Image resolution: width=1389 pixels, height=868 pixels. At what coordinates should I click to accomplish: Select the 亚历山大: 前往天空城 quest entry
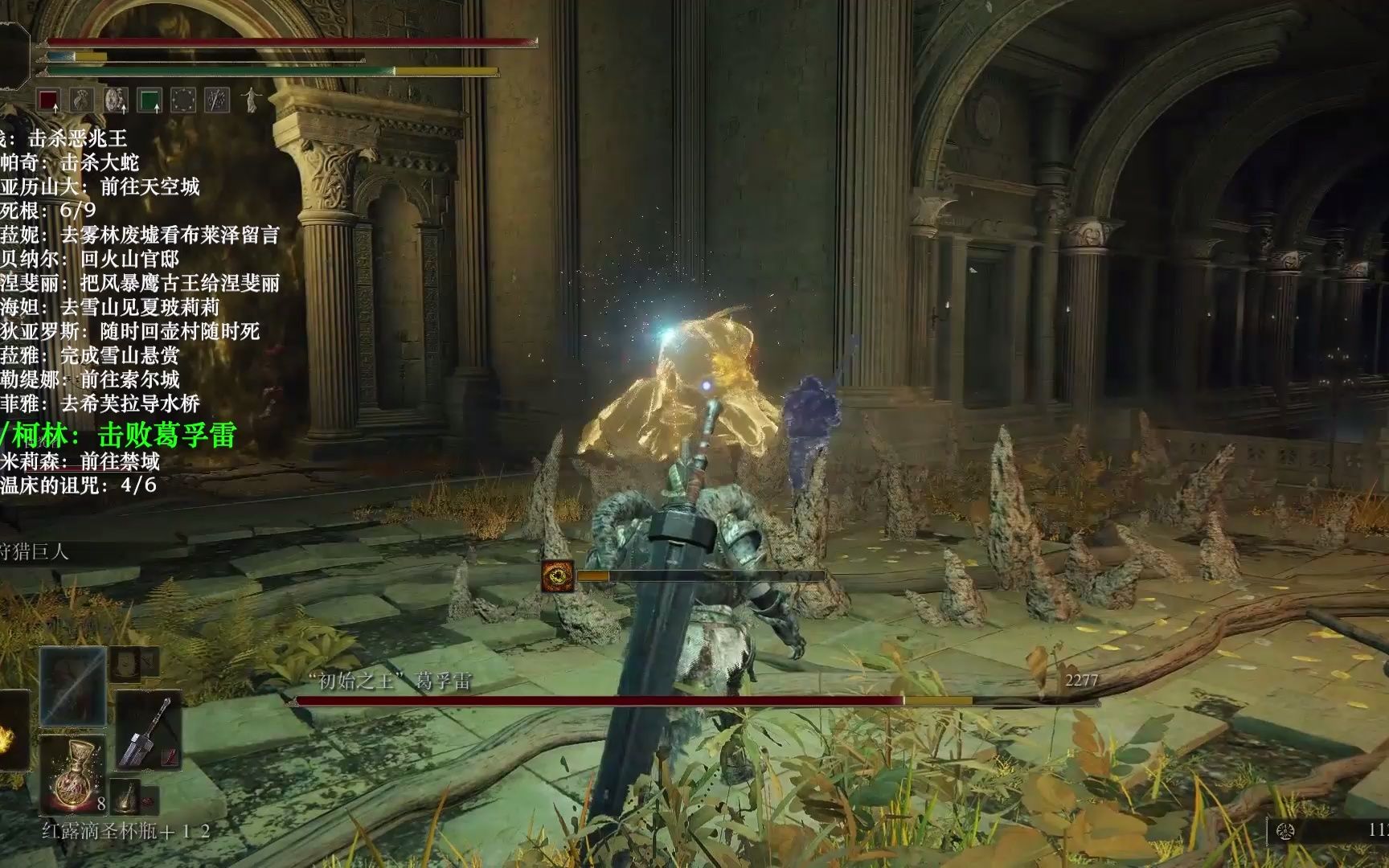click(x=100, y=187)
